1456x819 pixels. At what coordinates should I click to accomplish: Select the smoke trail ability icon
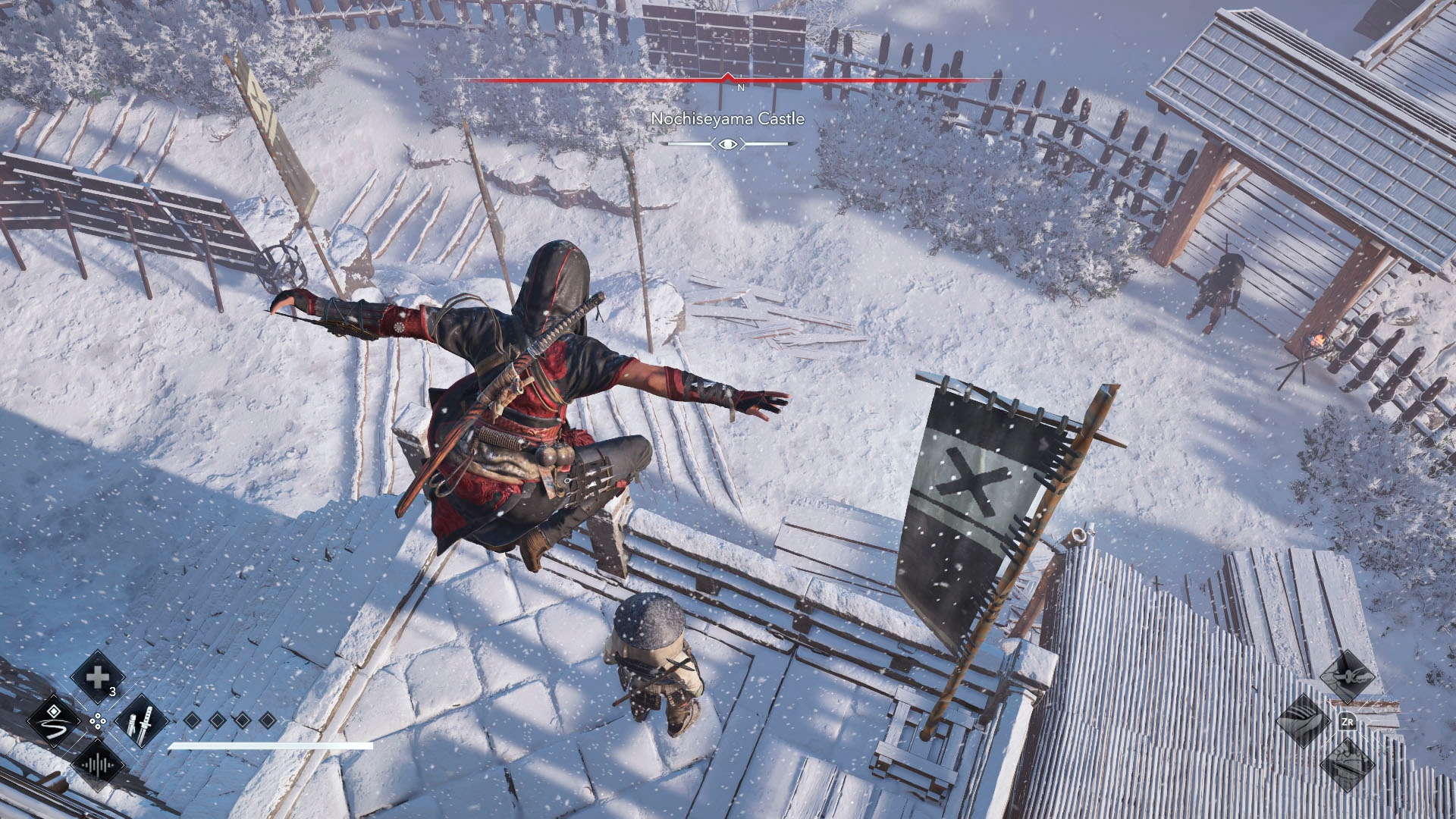point(53,720)
